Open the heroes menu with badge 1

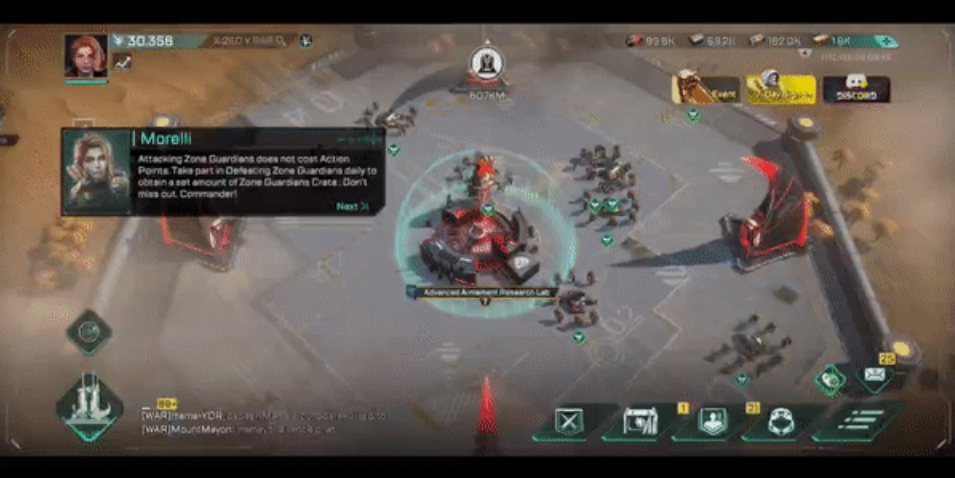710,423
